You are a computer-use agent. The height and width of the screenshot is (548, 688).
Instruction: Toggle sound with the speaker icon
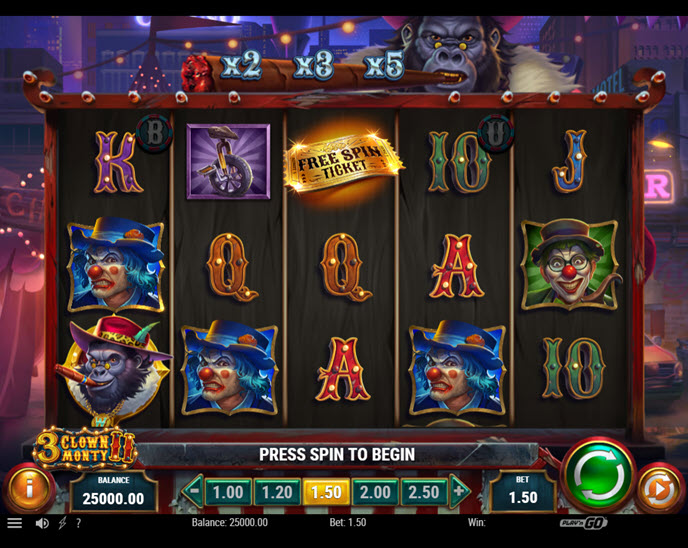[x=42, y=523]
